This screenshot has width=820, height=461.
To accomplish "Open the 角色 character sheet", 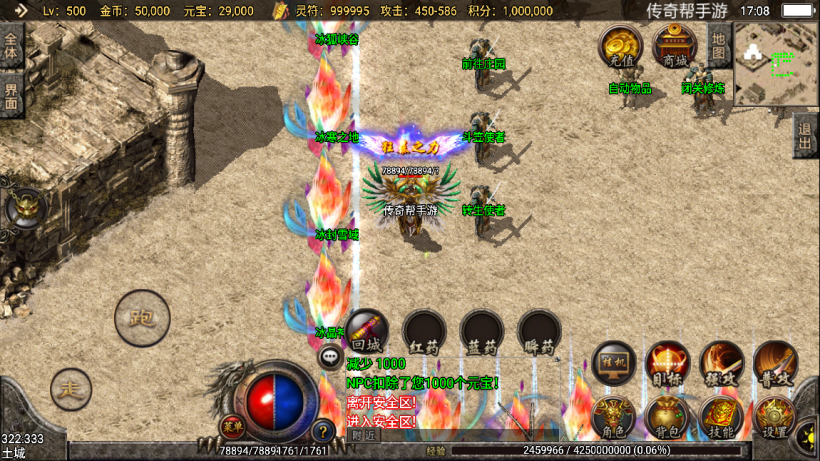I will pyautogui.click(x=614, y=418).
